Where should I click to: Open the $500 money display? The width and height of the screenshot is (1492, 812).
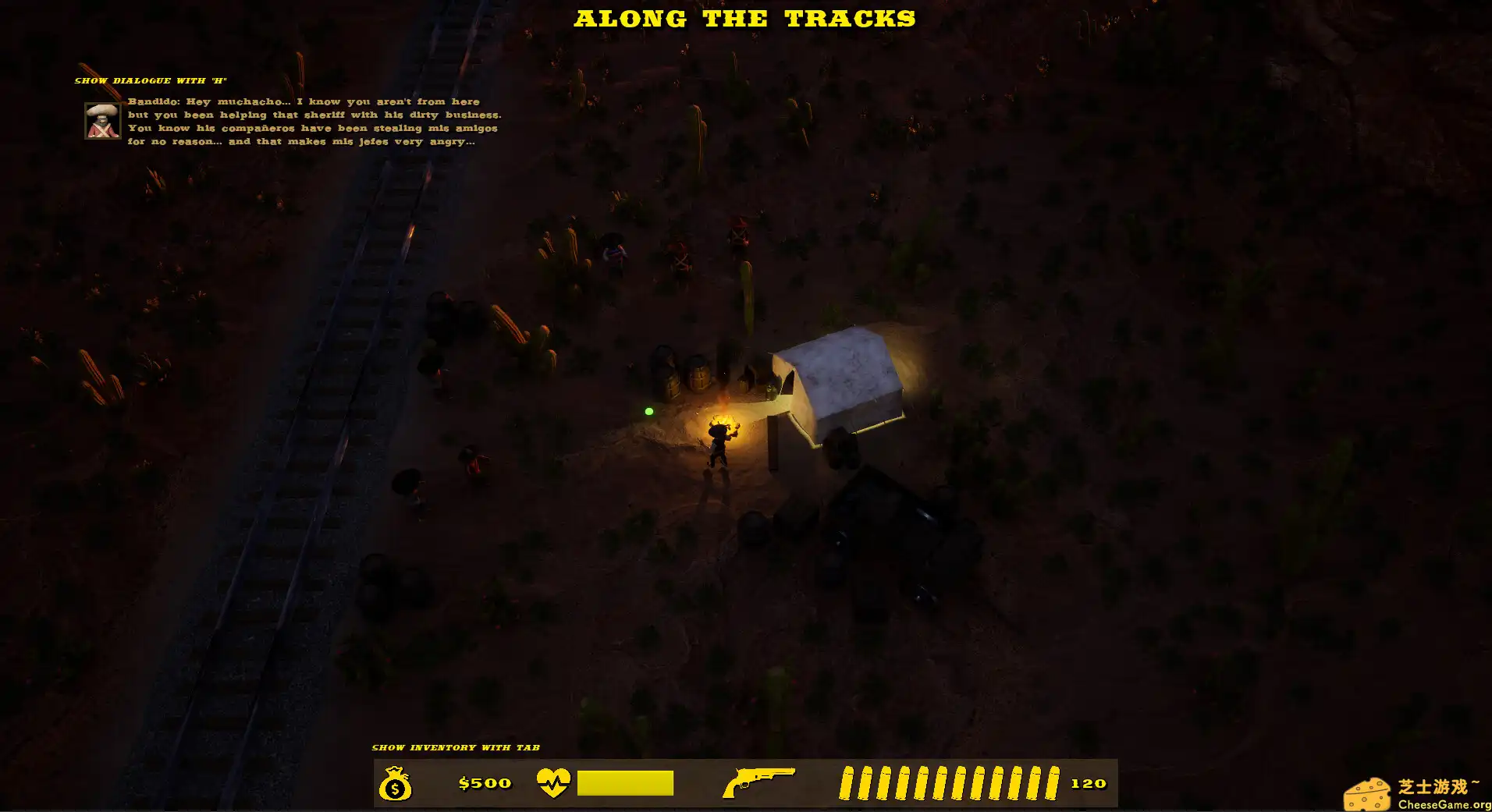click(x=484, y=782)
